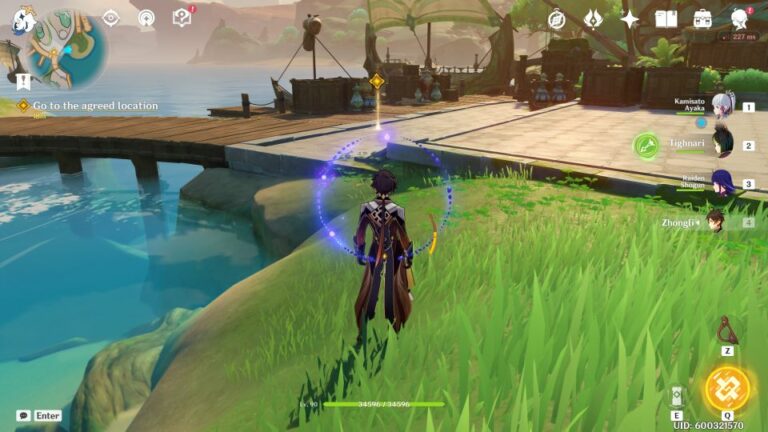Open the Adventurer Handbook book icon
The height and width of the screenshot is (432, 768).
tap(666, 19)
